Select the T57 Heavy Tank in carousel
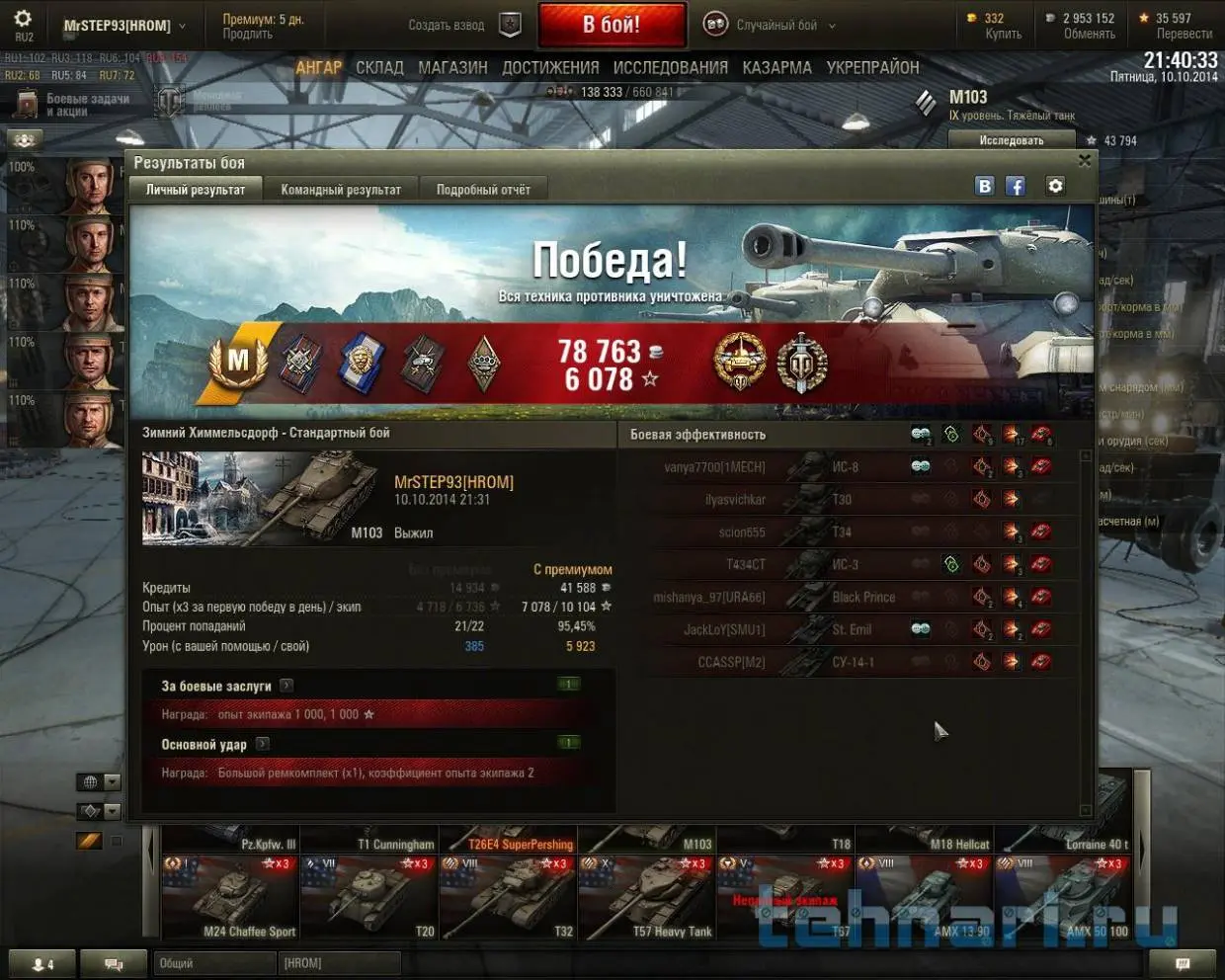Viewport: 1225px width, 980px height. [x=647, y=897]
